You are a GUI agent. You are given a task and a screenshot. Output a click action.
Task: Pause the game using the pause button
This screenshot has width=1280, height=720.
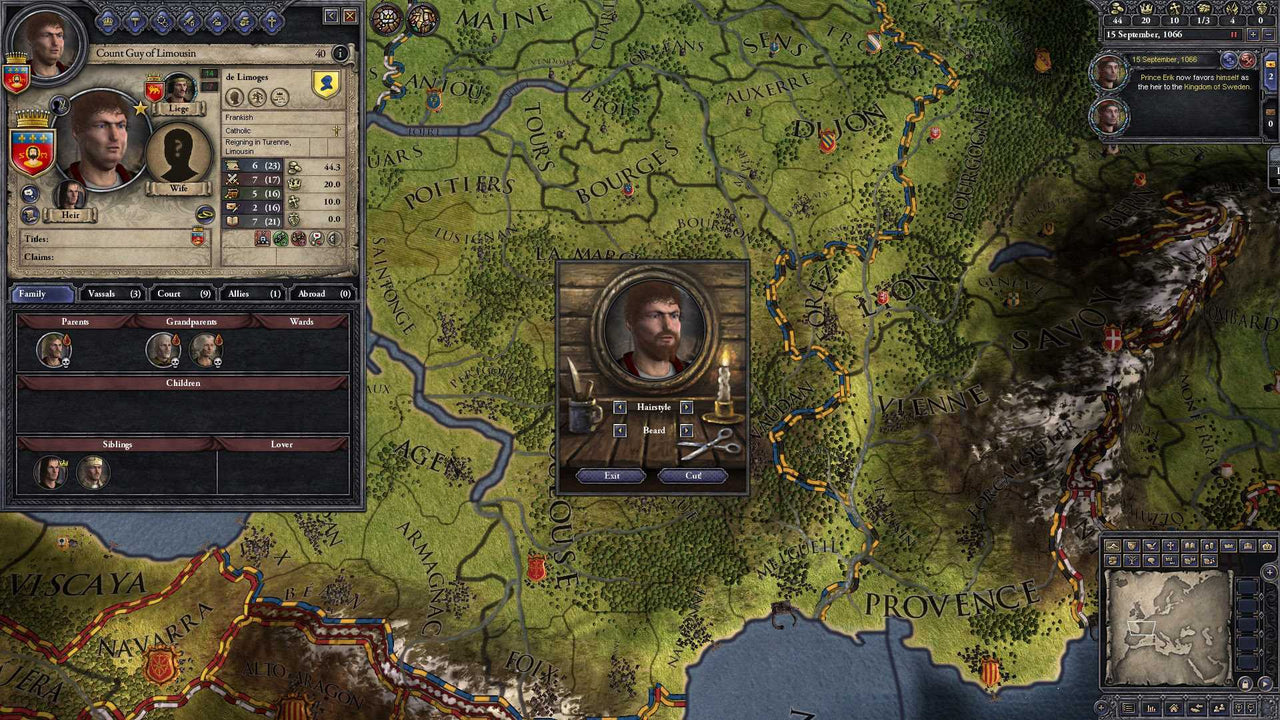tap(1233, 35)
